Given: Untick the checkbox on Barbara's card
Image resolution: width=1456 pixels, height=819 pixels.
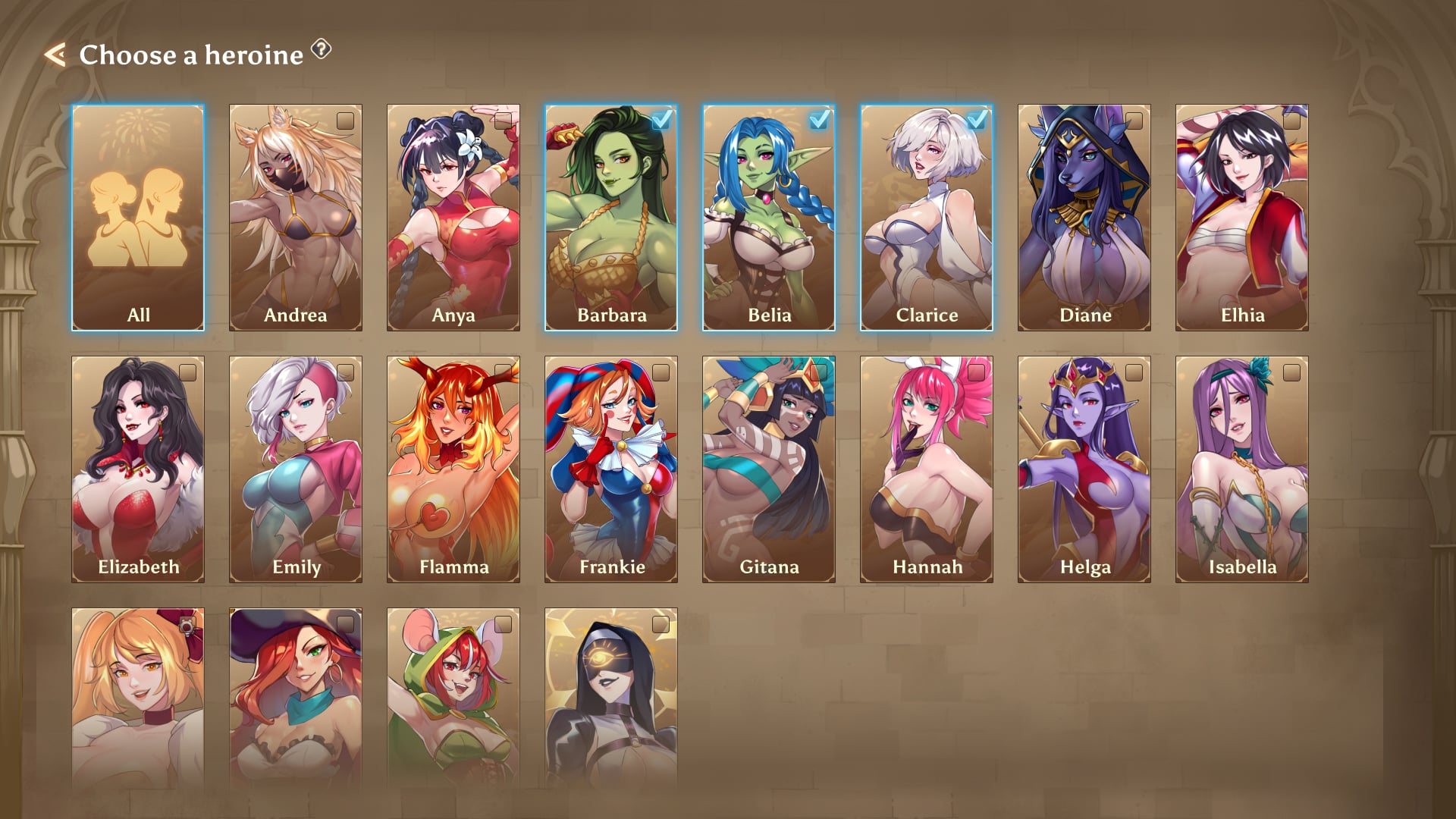Looking at the screenshot, I should click(x=661, y=120).
